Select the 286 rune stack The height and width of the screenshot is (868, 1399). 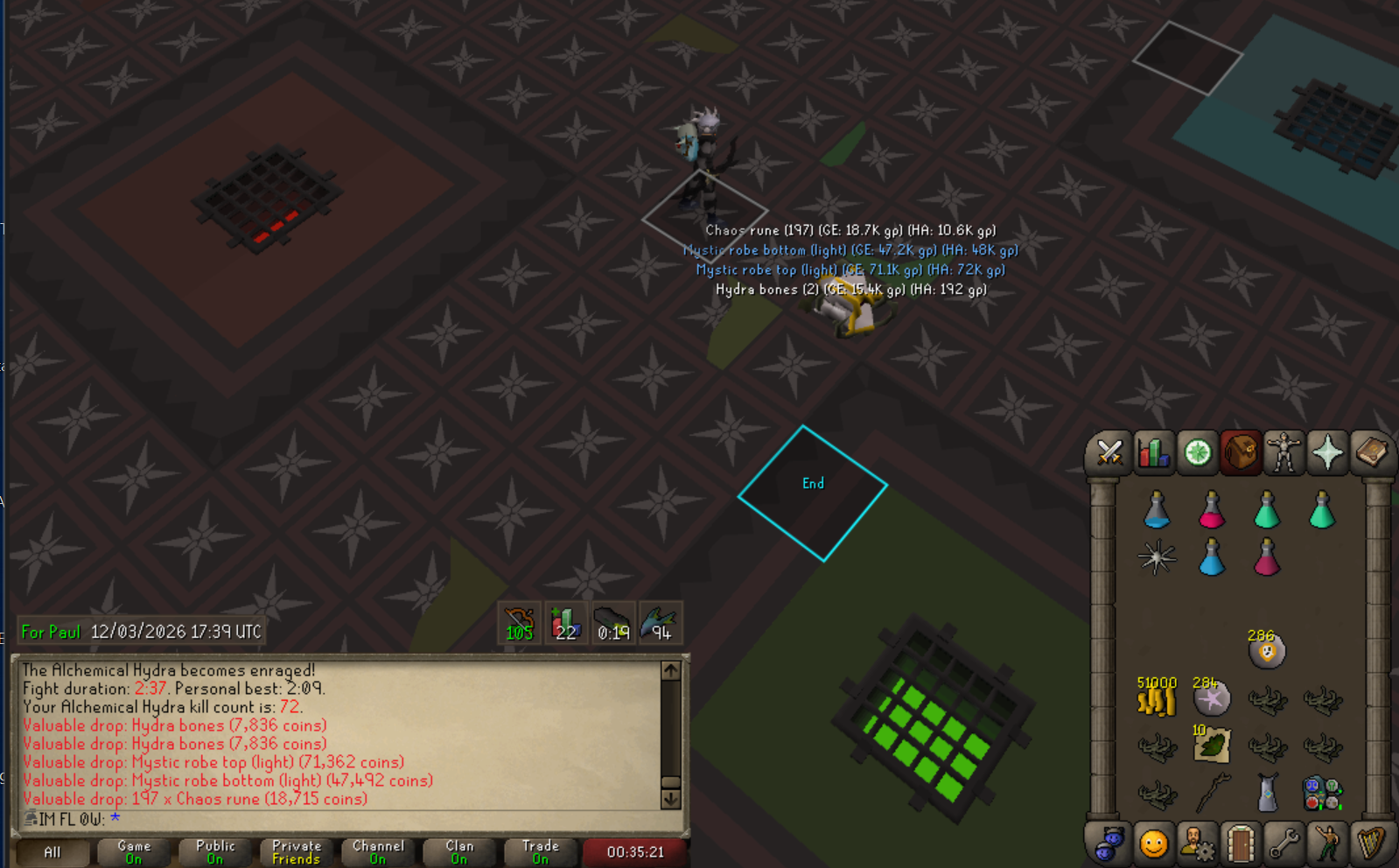tap(1266, 649)
